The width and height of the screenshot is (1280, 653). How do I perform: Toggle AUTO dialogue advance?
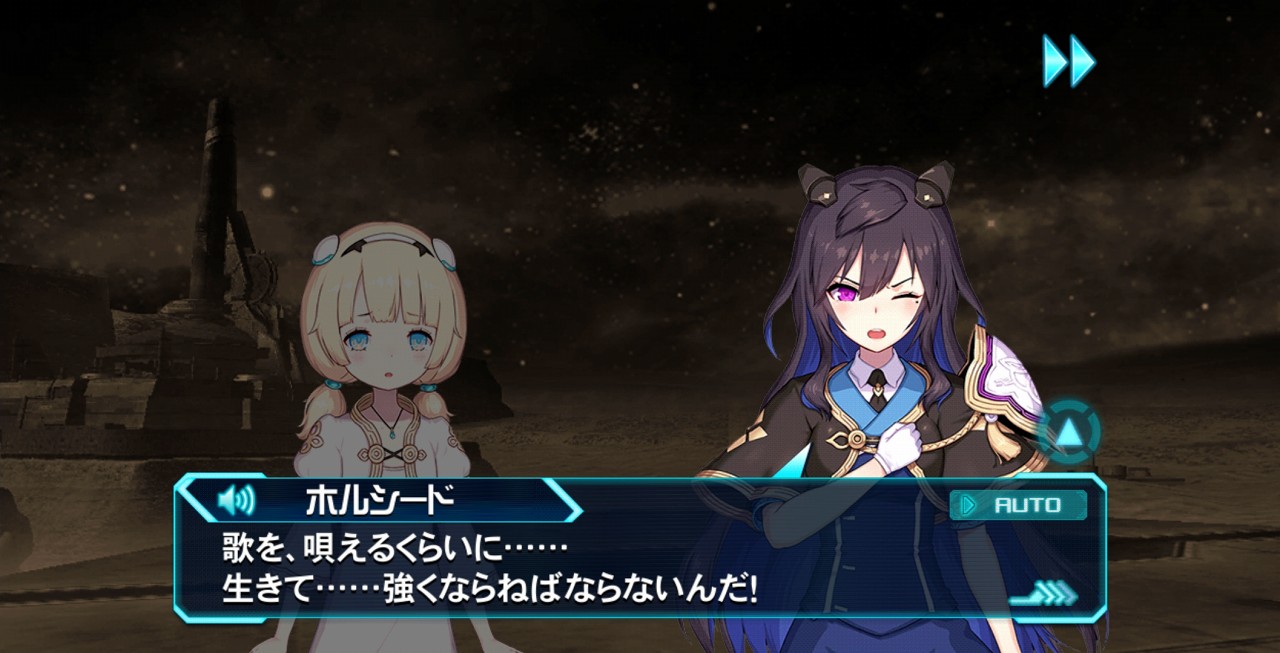click(1018, 505)
